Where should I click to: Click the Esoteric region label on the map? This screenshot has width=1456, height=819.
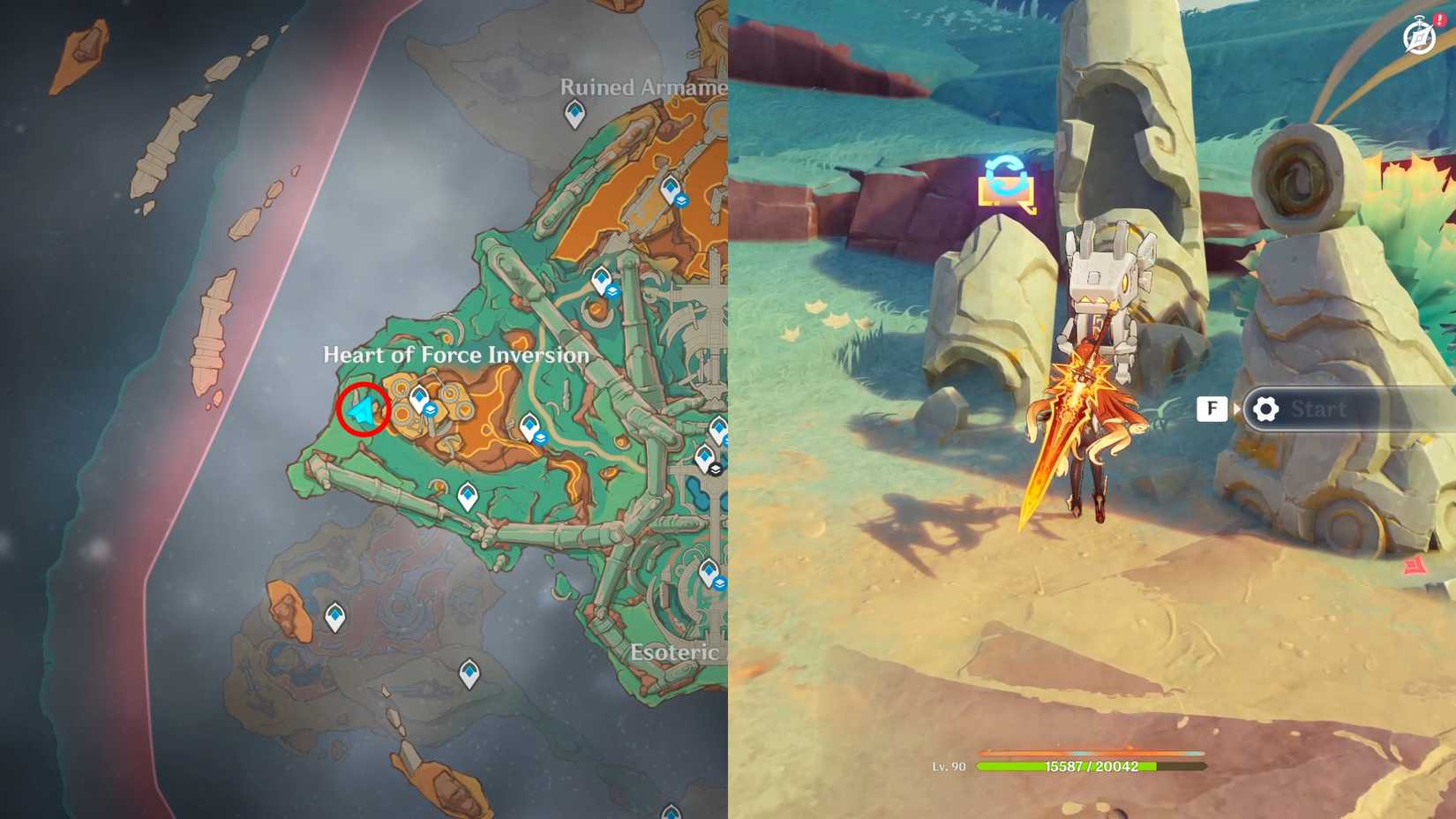pos(674,652)
